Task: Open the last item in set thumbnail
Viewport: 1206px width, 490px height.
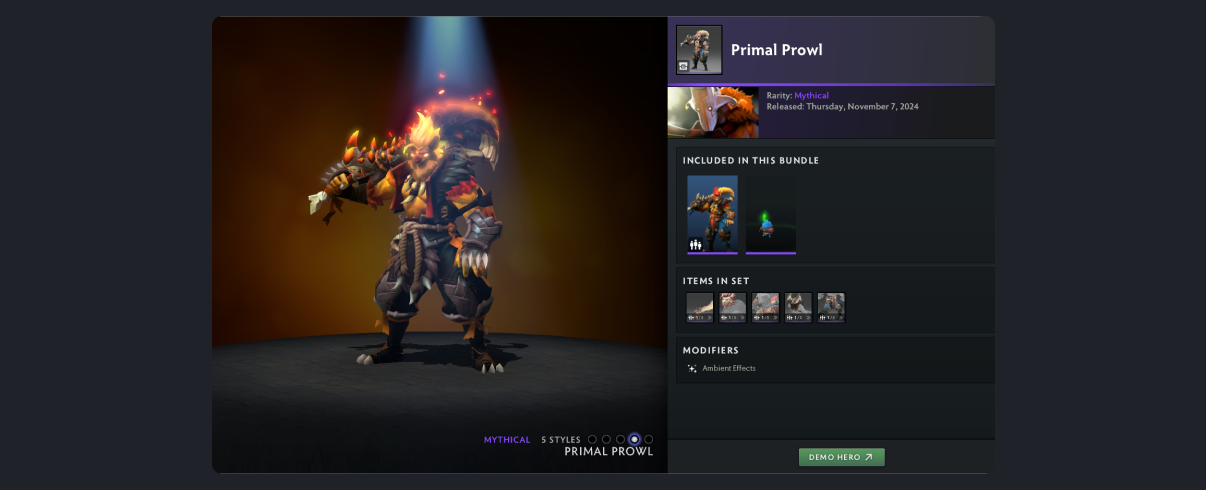Action: pyautogui.click(x=830, y=307)
